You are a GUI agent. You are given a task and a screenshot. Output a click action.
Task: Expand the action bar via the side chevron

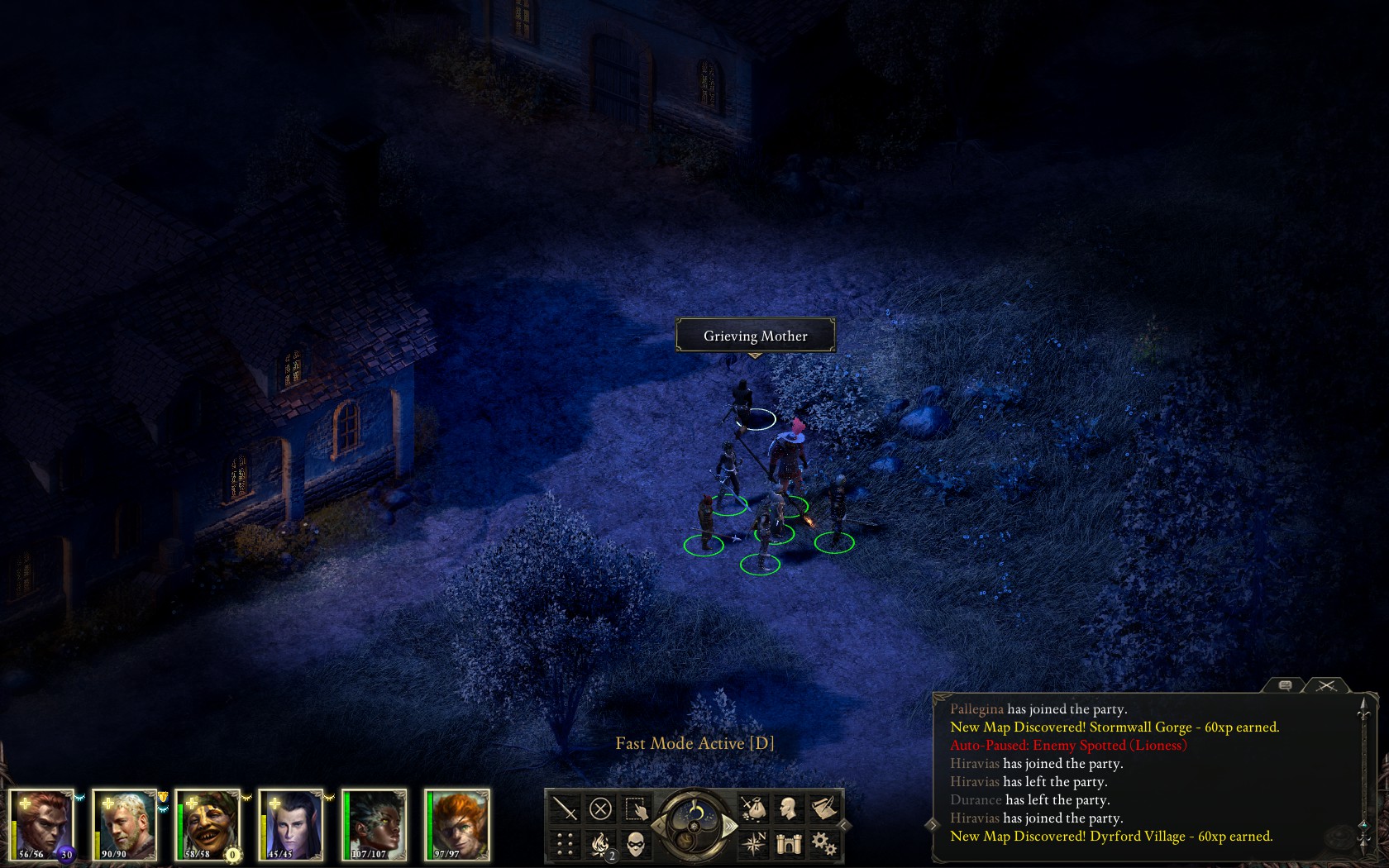tap(844, 824)
